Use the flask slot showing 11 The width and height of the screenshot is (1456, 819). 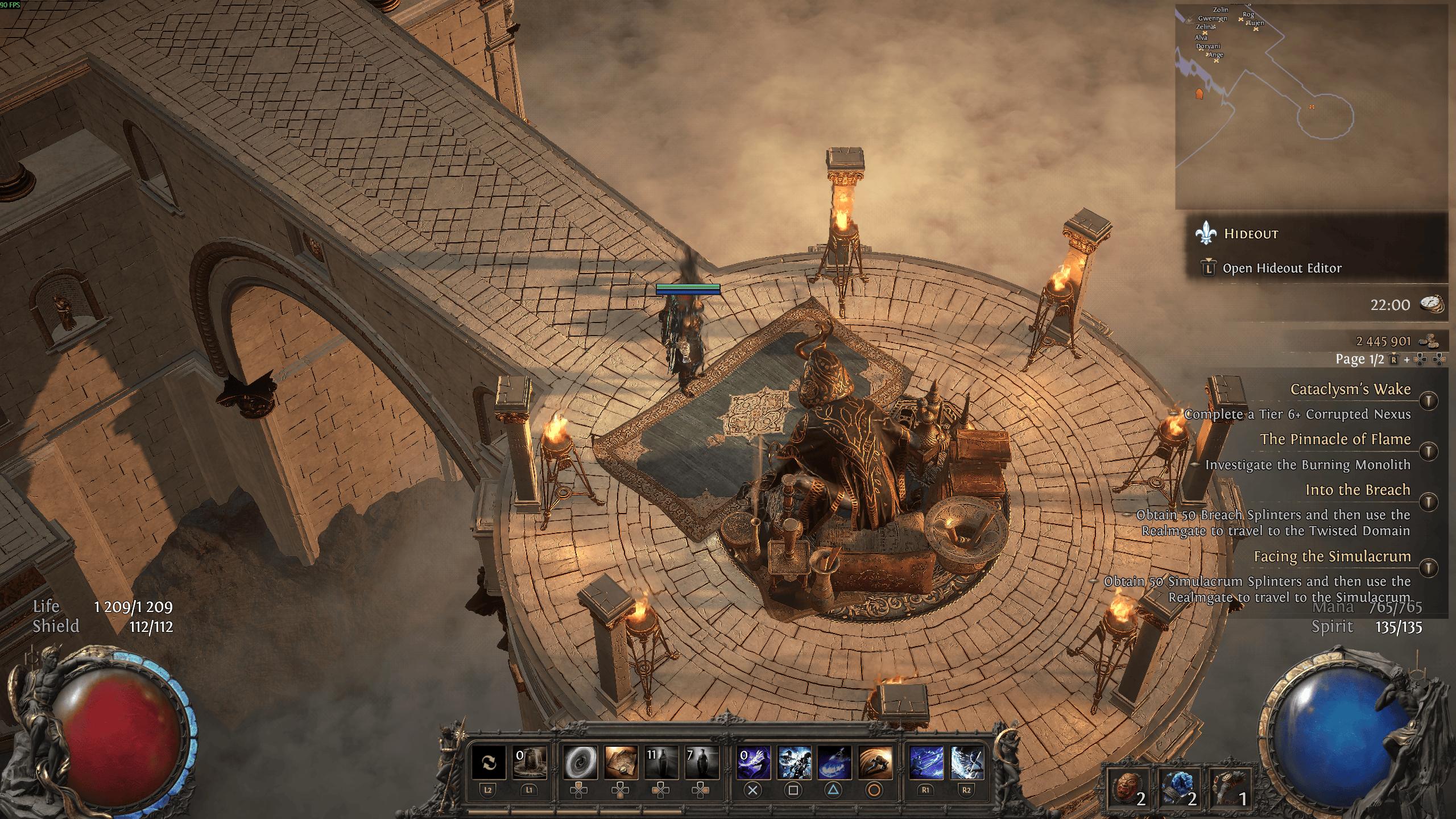[661, 763]
